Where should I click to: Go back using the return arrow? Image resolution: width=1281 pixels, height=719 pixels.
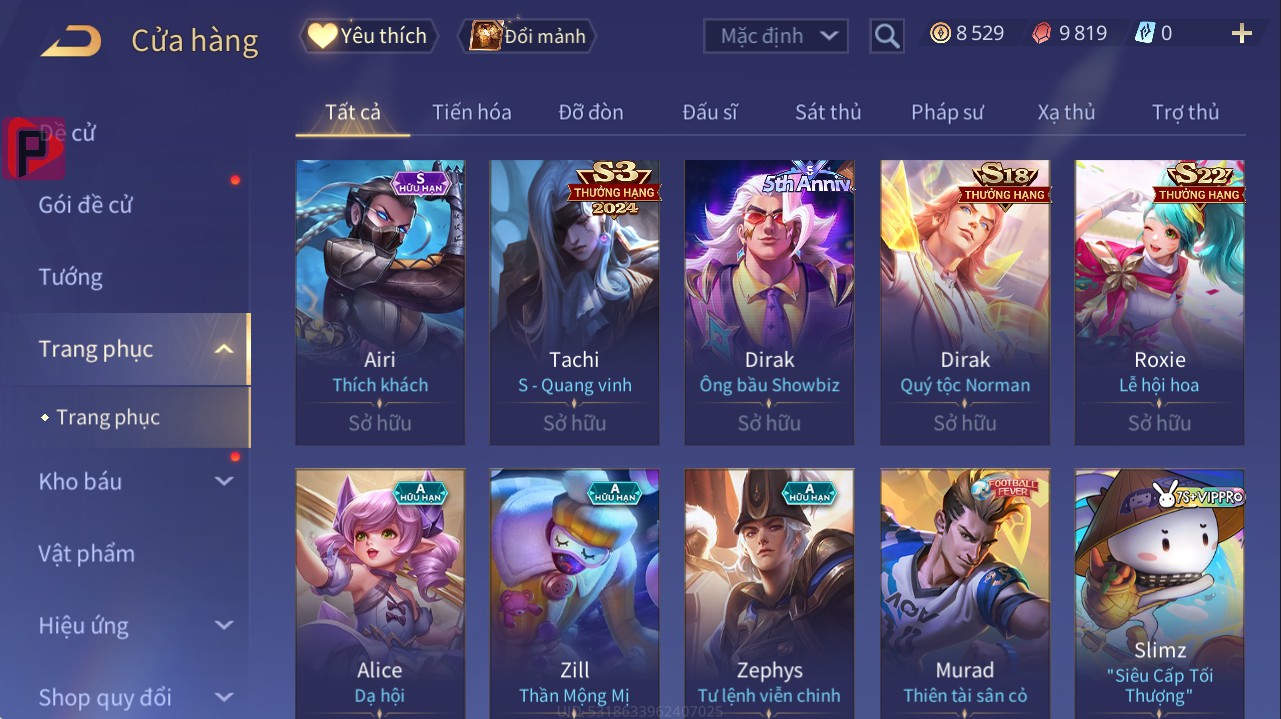pos(71,41)
